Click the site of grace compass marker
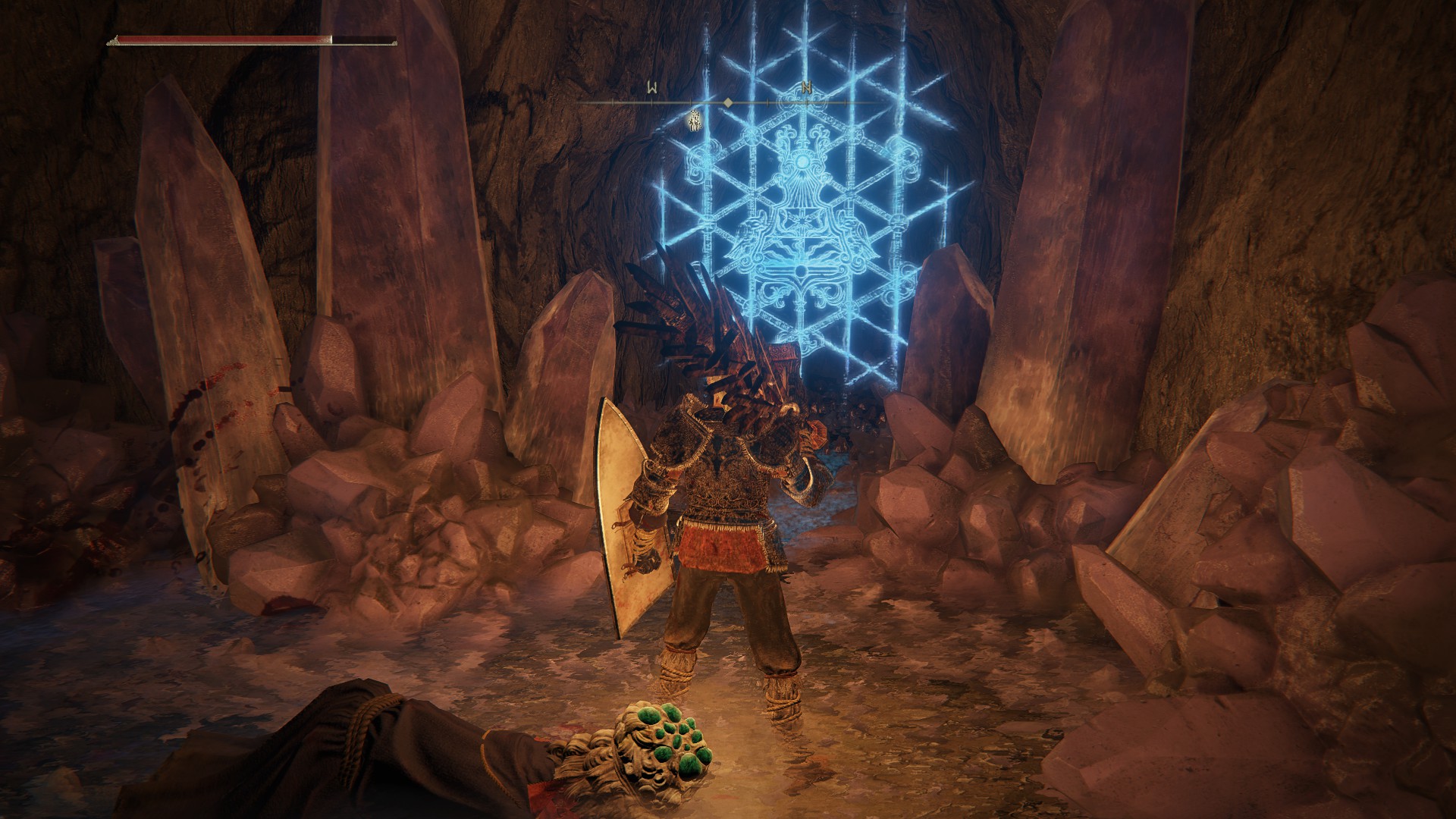 [x=693, y=120]
